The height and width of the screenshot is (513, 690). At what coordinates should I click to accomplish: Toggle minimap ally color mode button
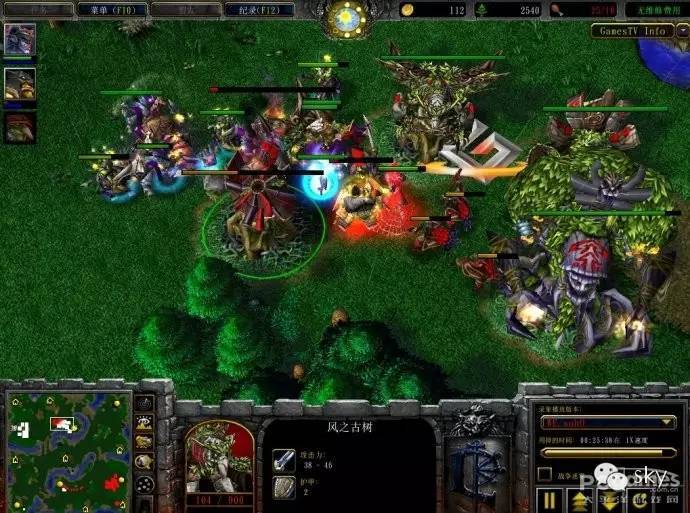click(x=145, y=443)
